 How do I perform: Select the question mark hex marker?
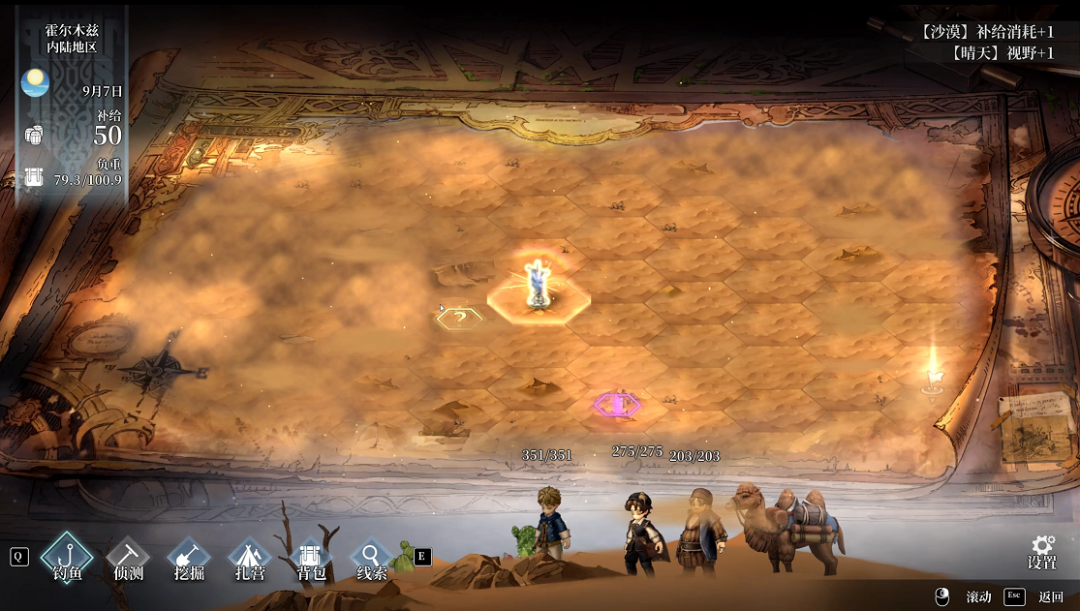point(459,317)
